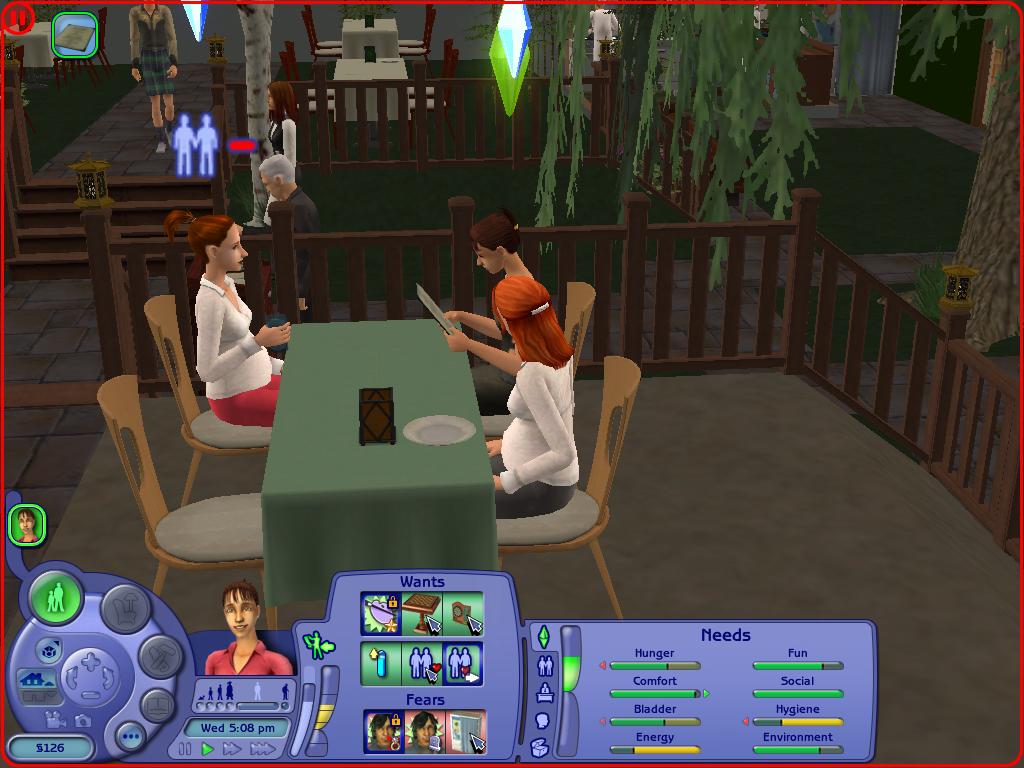1024x768 pixels.
Task: Open Build mode with the hammer and saw button
Action: point(160,656)
